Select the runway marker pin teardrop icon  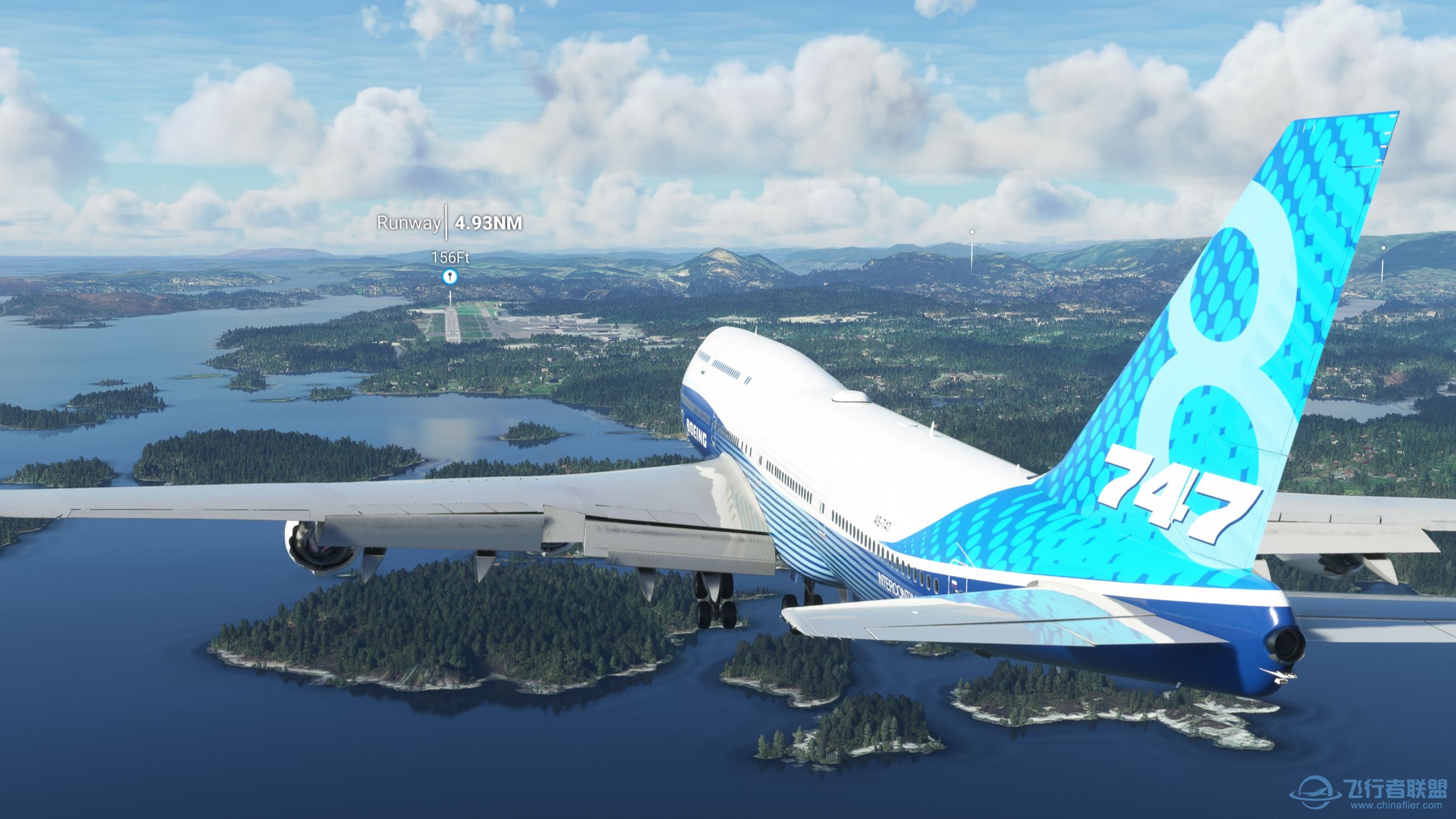(x=450, y=277)
